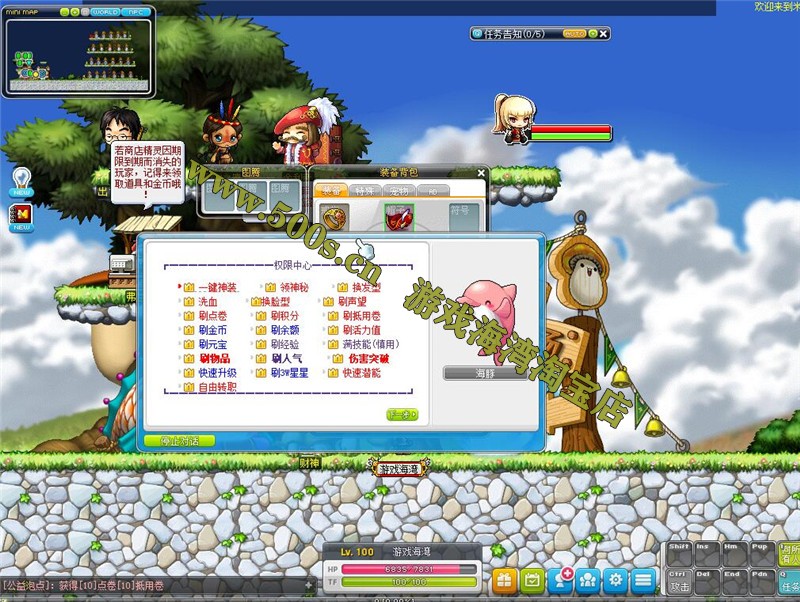Open the gear settings icon
800x602 pixels.
(x=616, y=579)
